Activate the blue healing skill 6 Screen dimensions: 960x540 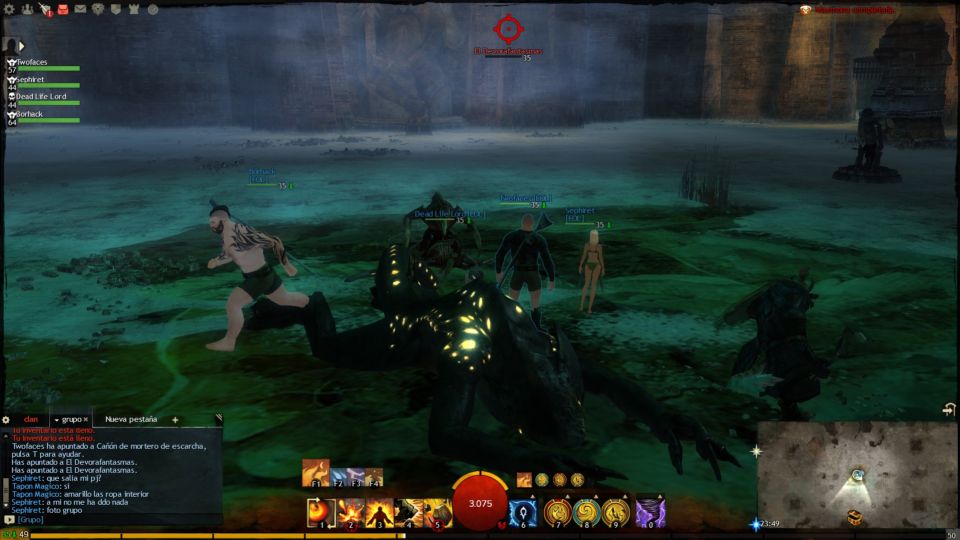click(524, 512)
